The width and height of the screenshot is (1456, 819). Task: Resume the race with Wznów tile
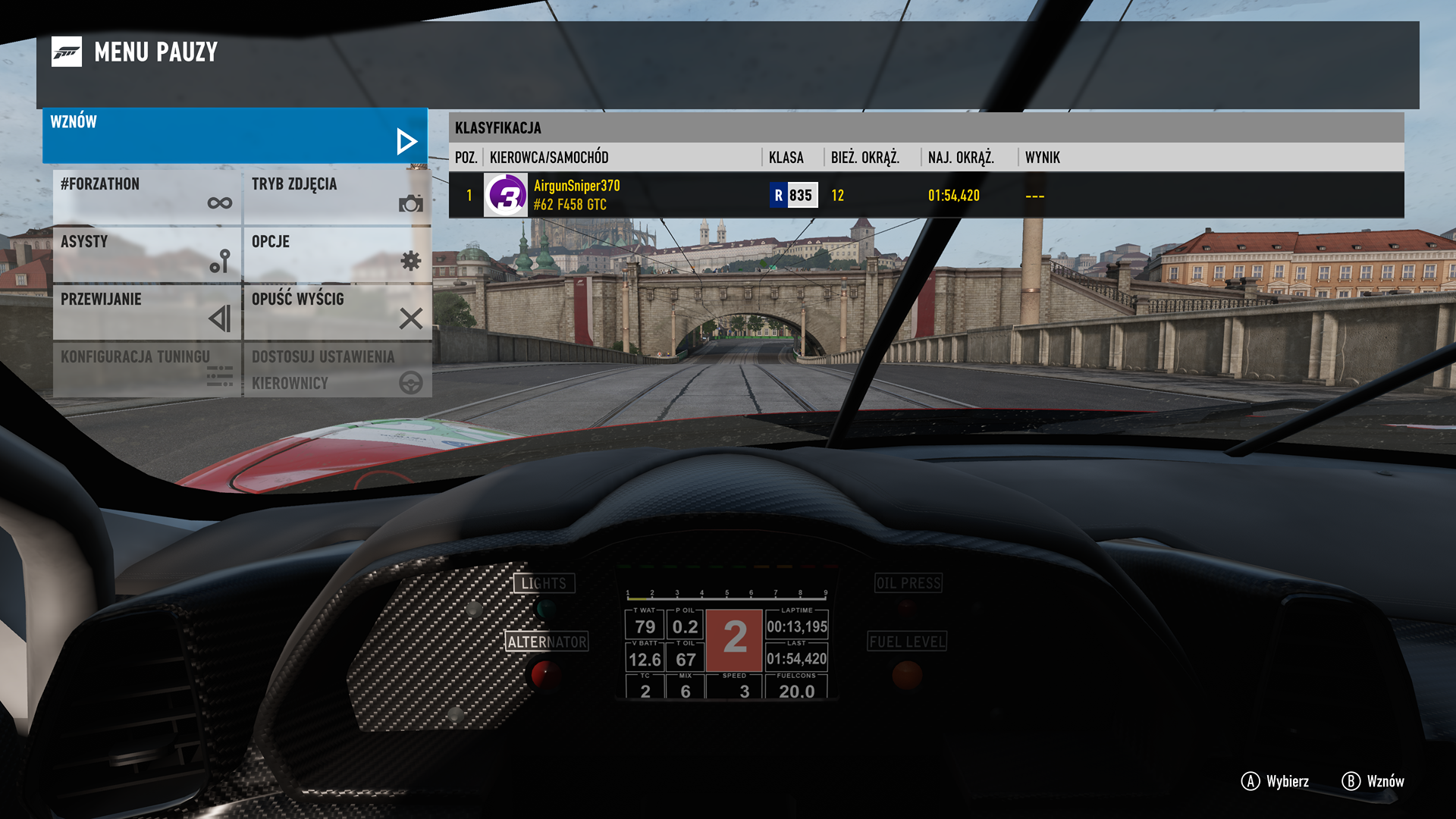235,135
